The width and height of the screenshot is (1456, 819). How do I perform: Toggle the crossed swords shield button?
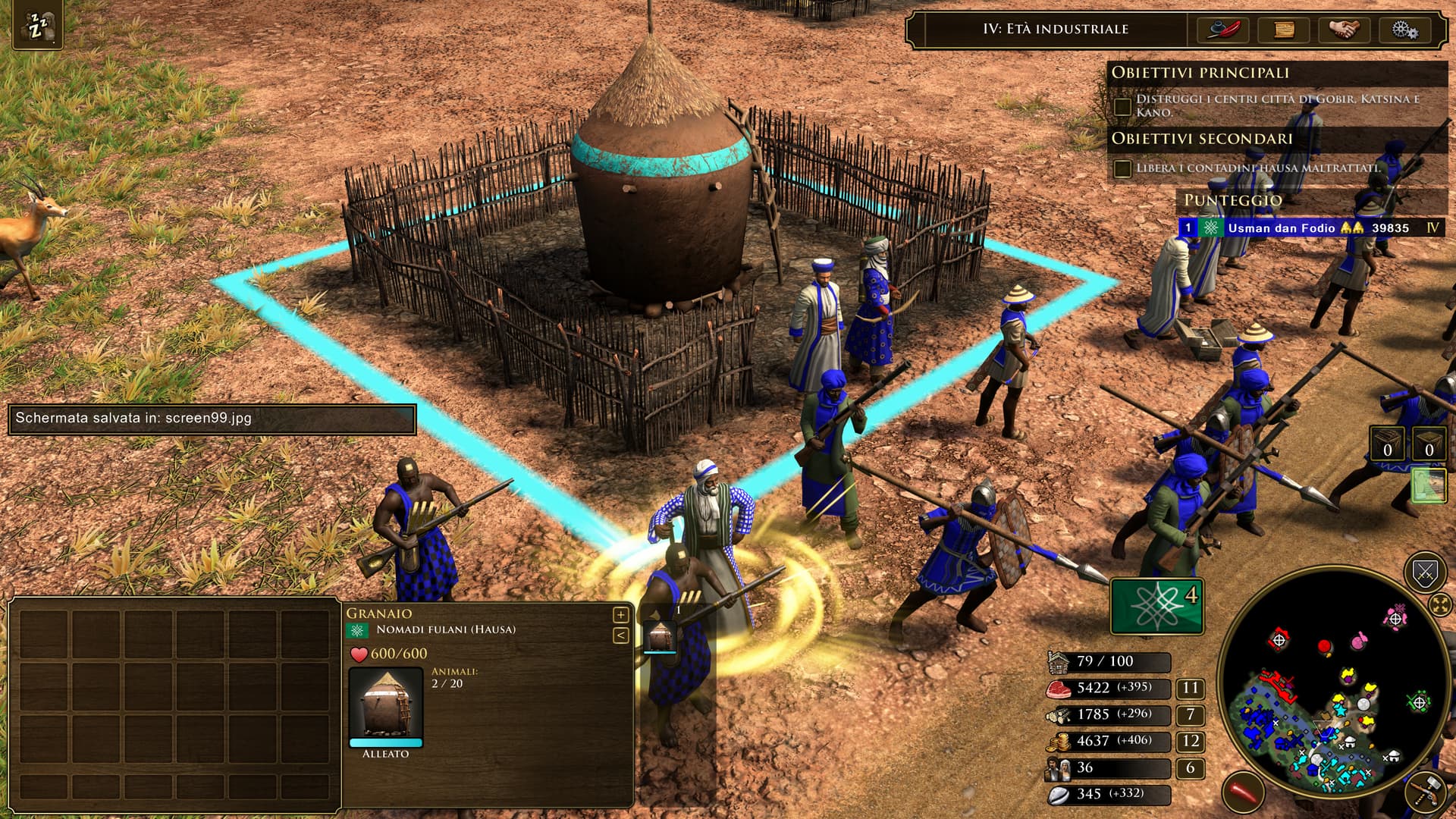coord(1425,573)
